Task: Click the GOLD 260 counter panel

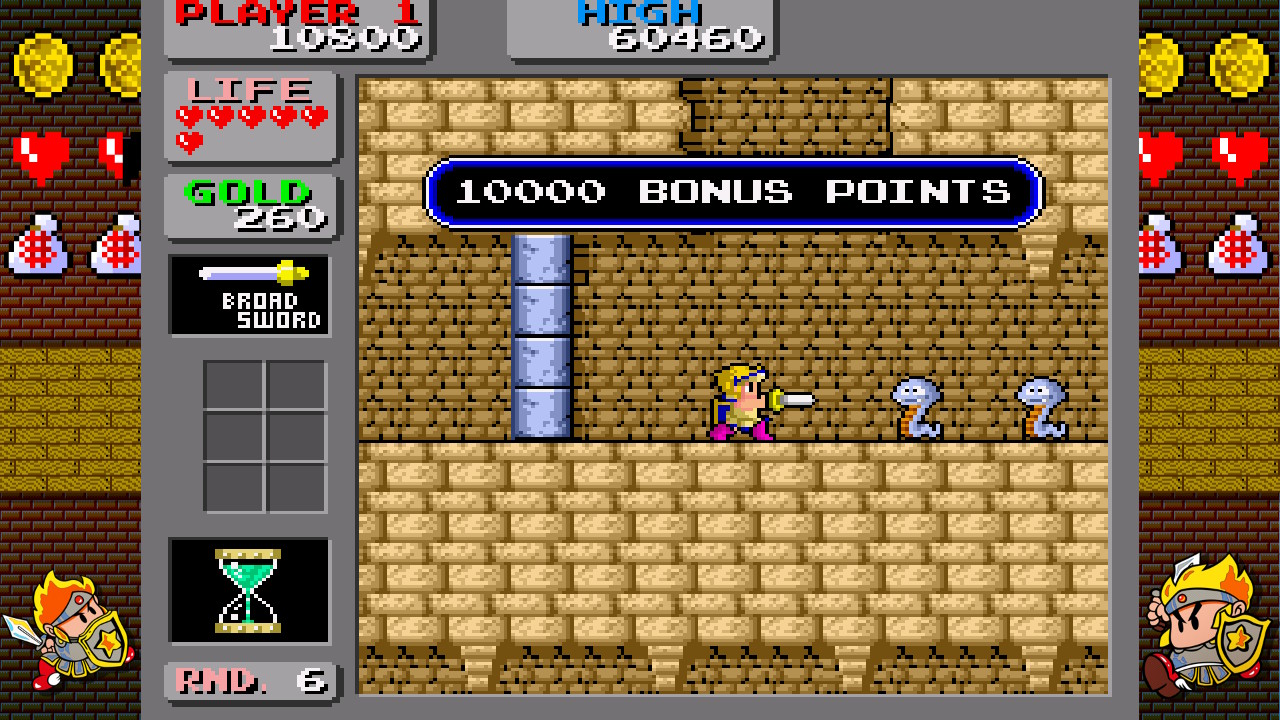Action: [249, 203]
